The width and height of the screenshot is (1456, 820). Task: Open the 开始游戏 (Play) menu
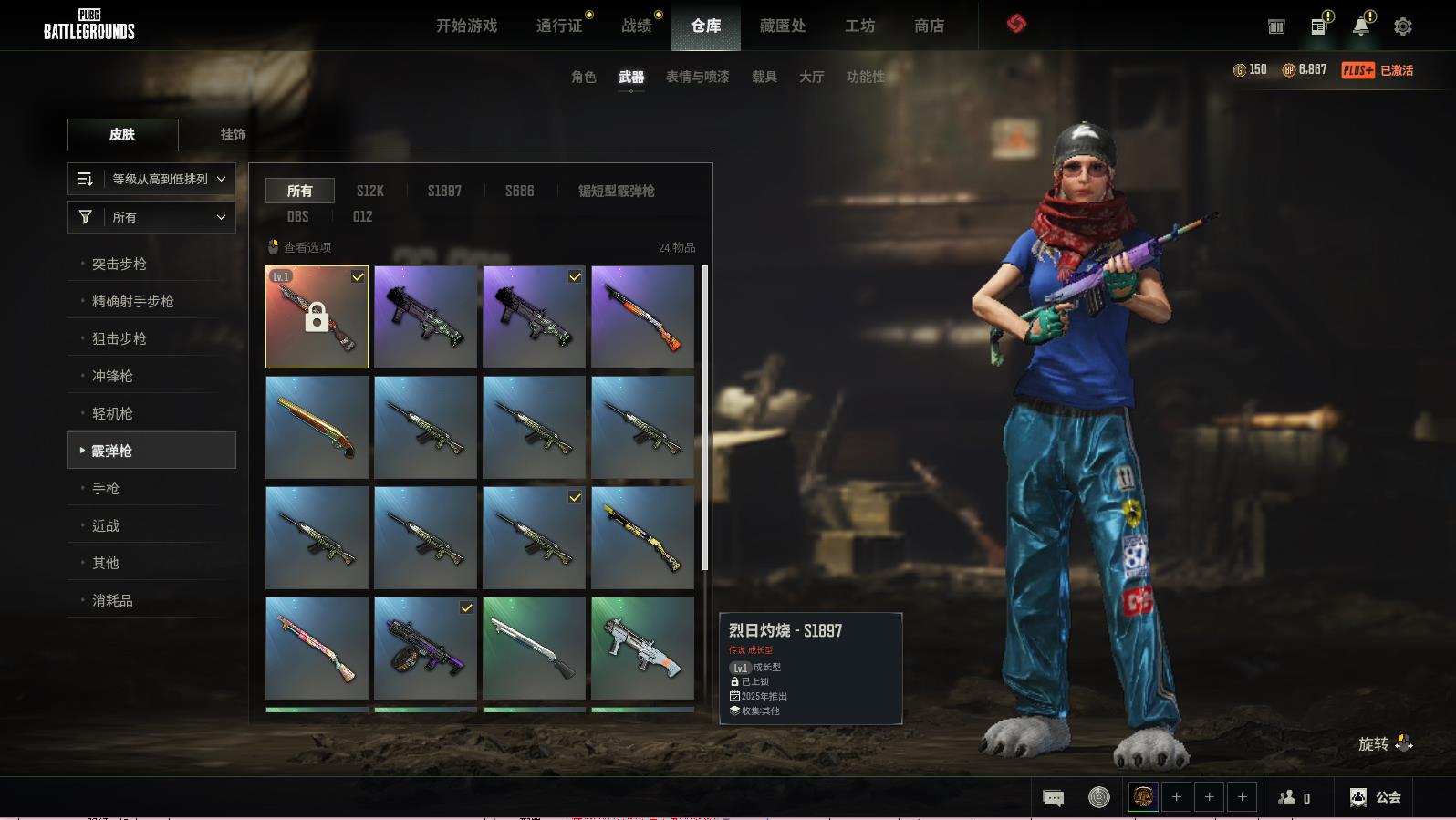point(466,26)
